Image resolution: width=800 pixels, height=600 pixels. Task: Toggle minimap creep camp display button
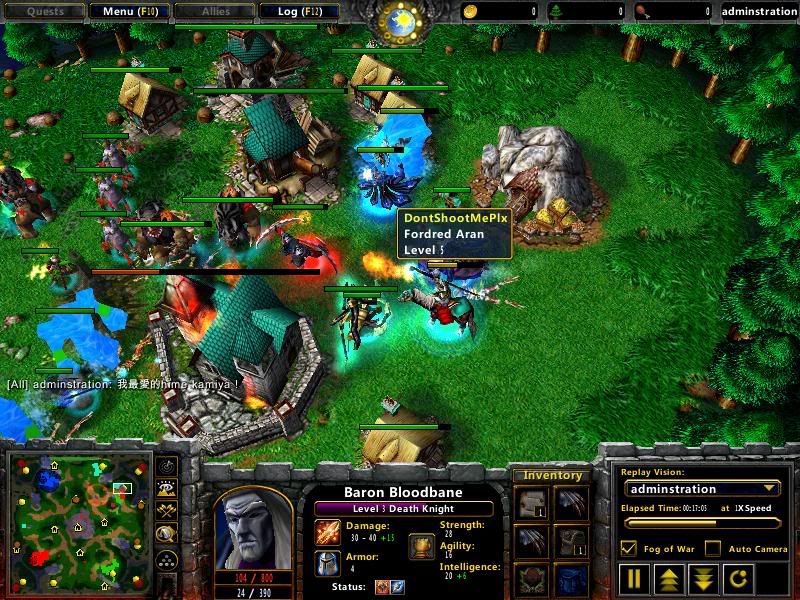click(x=167, y=535)
